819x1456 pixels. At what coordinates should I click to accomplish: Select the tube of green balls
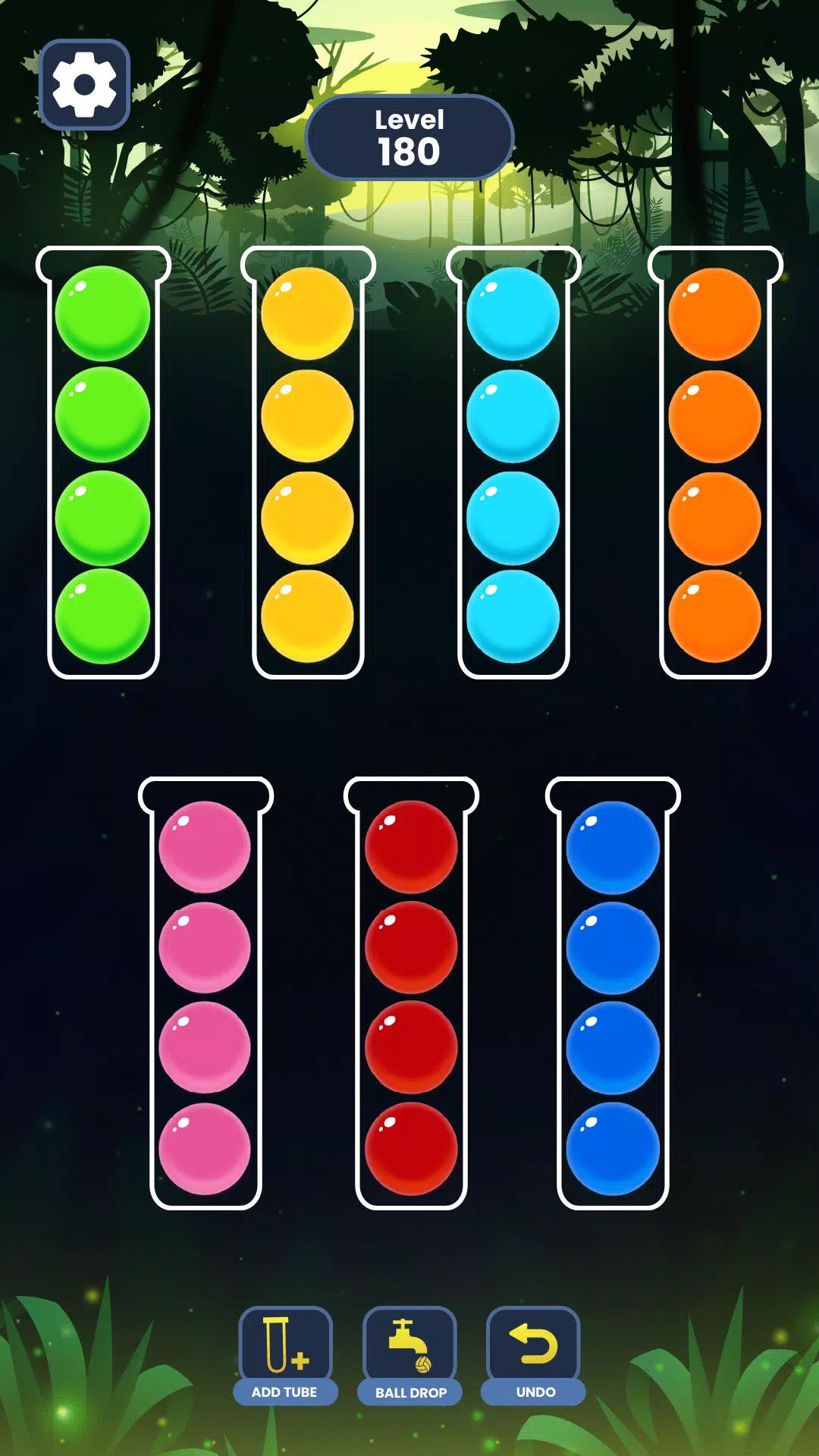click(x=103, y=464)
